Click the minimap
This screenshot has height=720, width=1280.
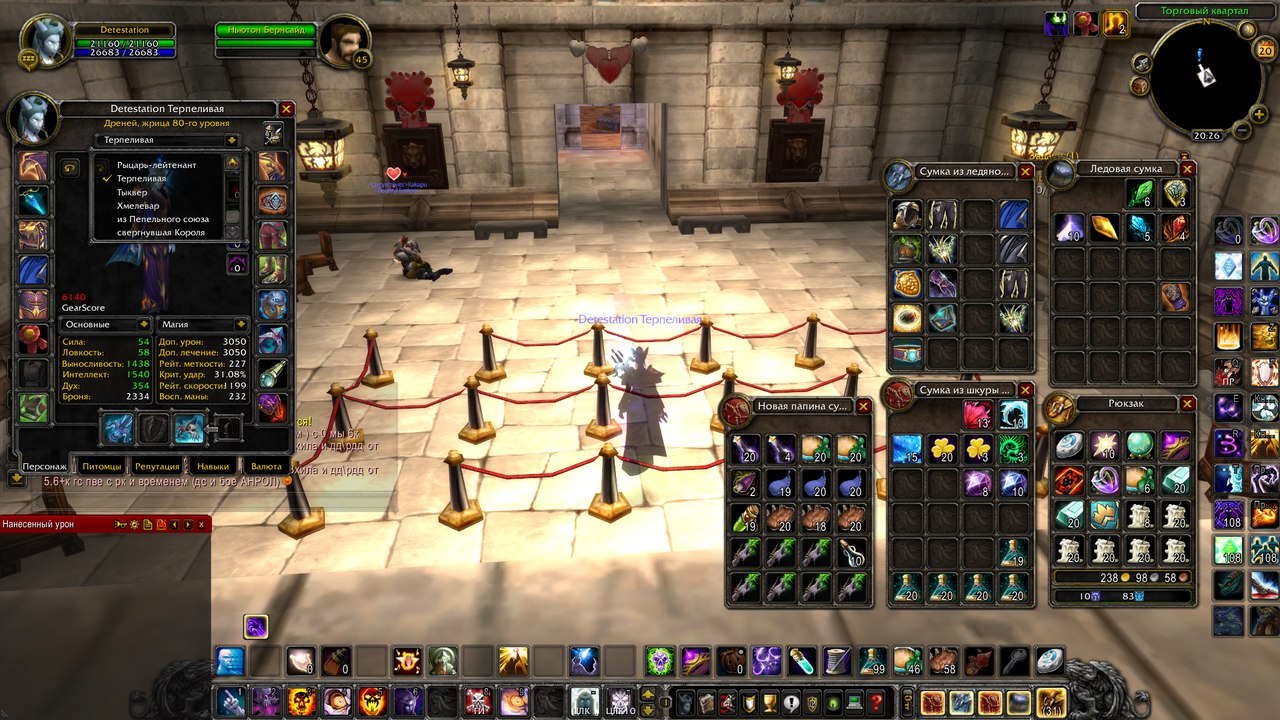click(x=1206, y=78)
